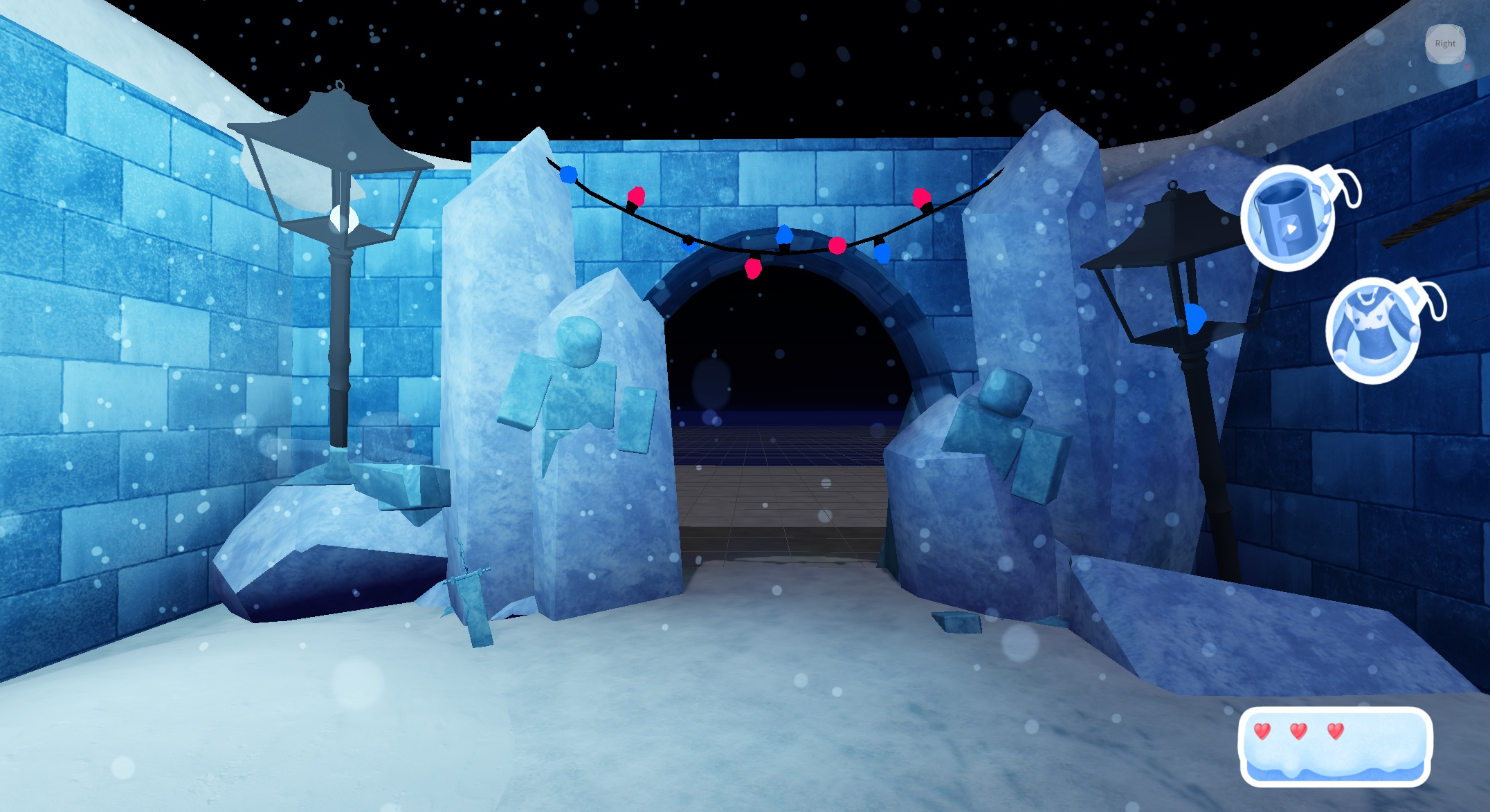
Task: Click the "Right" view orientation cube
Action: (1445, 44)
